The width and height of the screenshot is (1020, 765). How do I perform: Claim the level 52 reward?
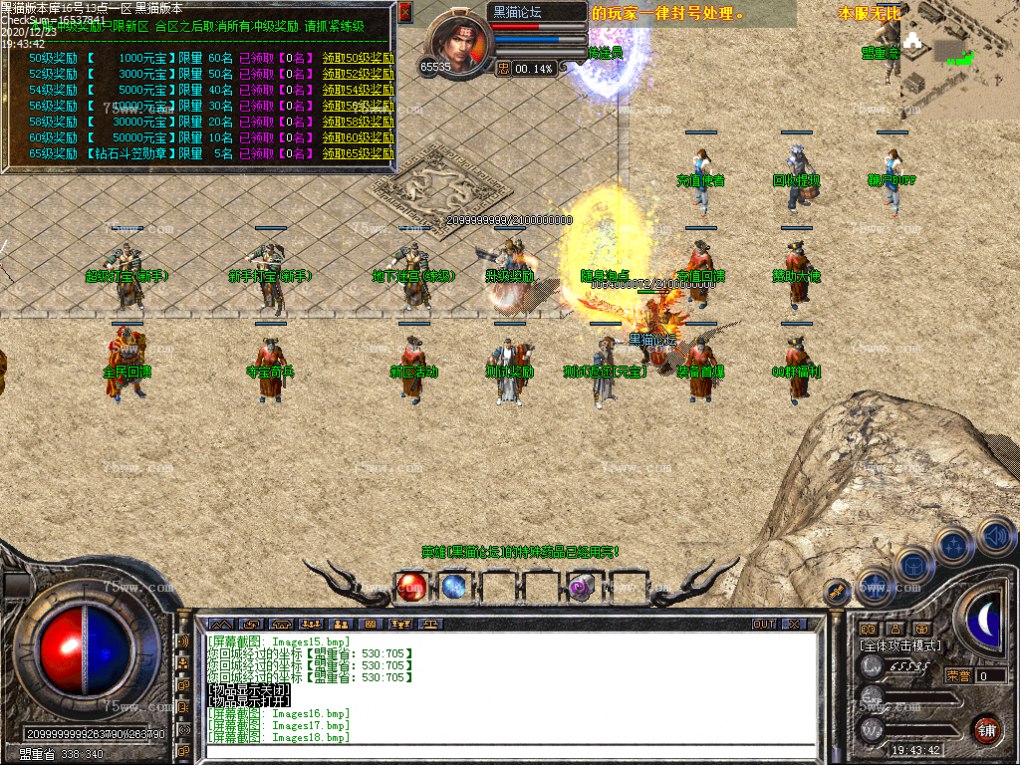(x=358, y=74)
